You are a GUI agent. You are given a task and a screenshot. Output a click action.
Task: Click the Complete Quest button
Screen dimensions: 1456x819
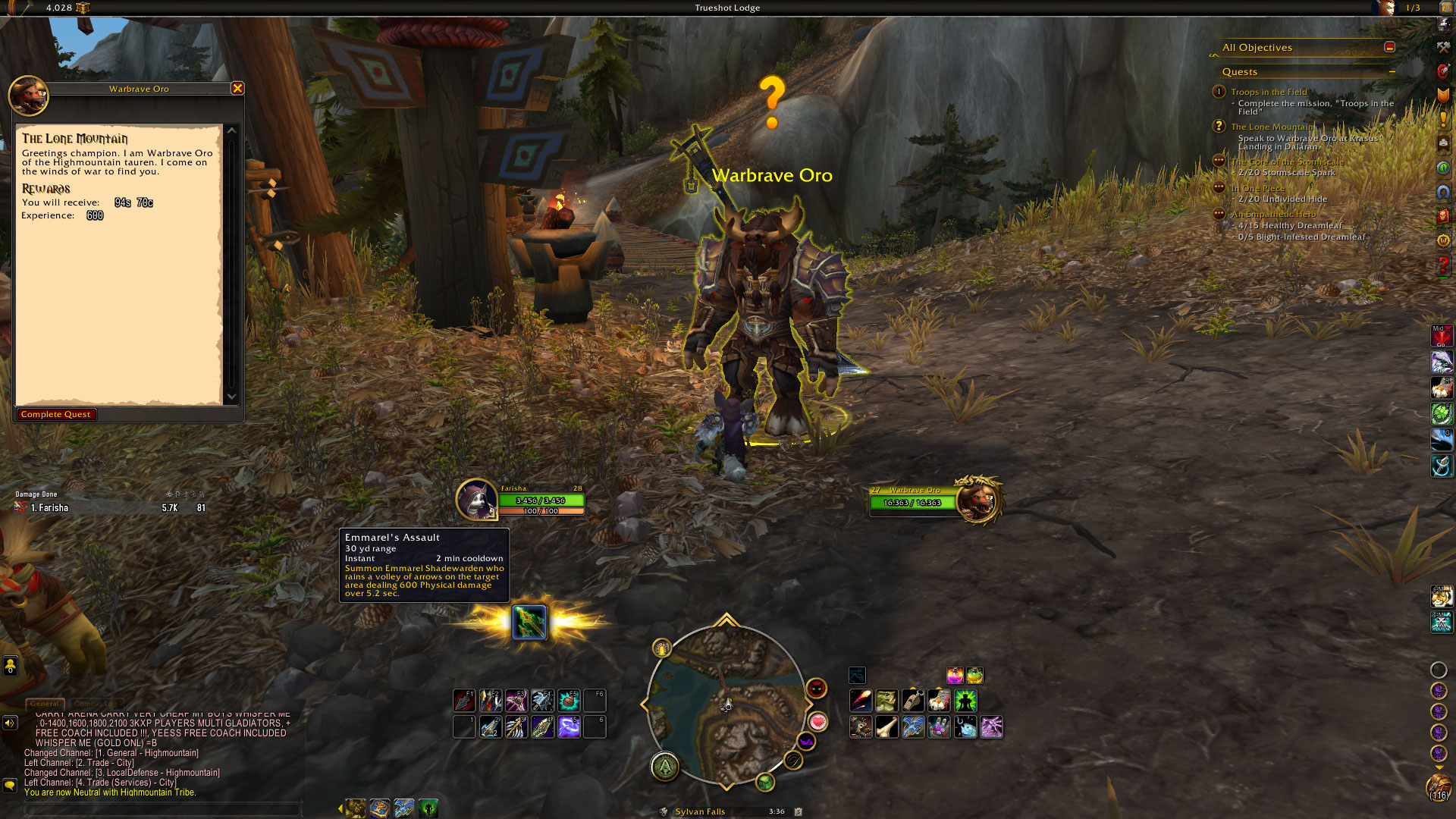click(x=56, y=414)
